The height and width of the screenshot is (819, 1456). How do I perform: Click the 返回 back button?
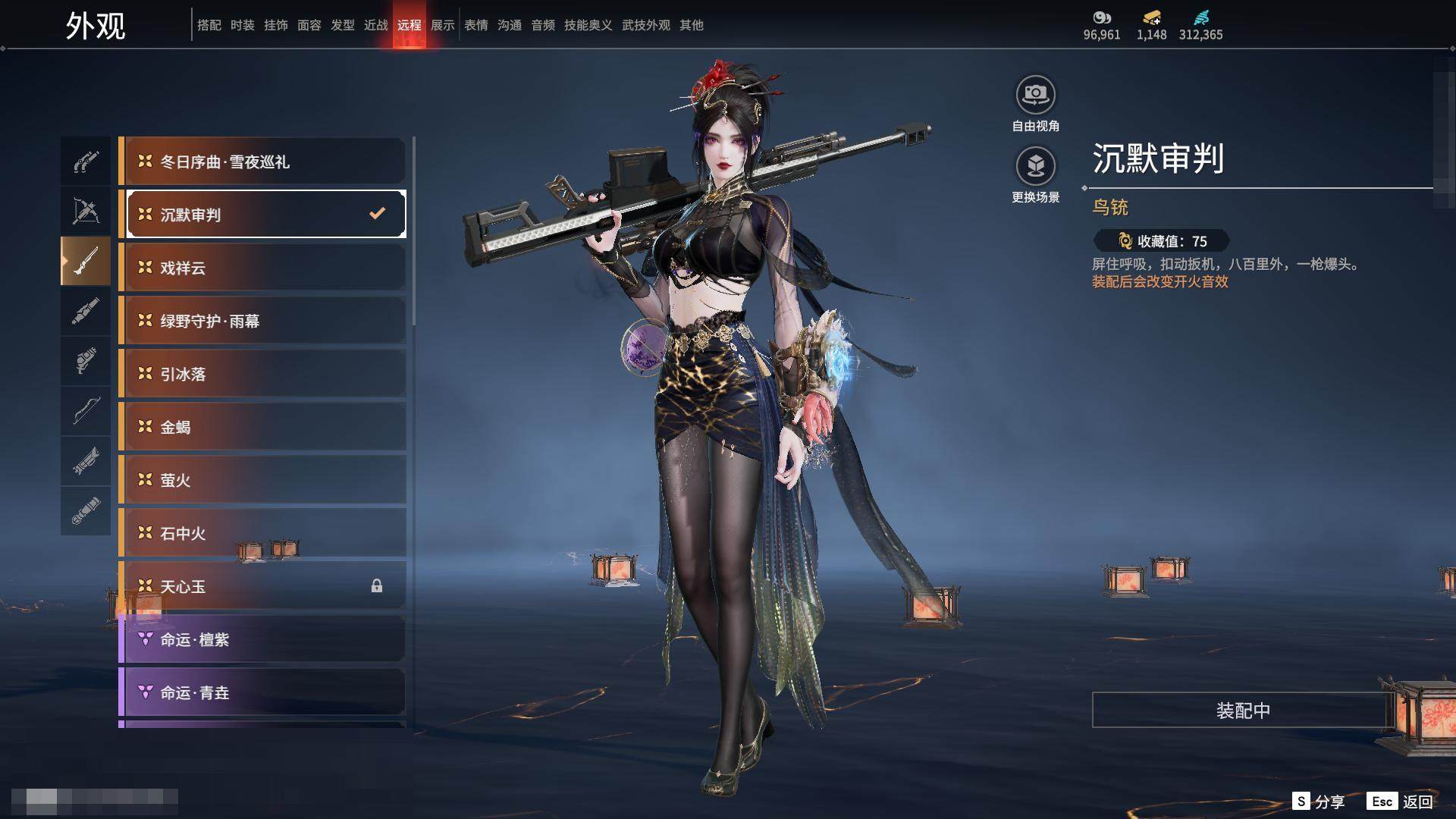[1401, 802]
